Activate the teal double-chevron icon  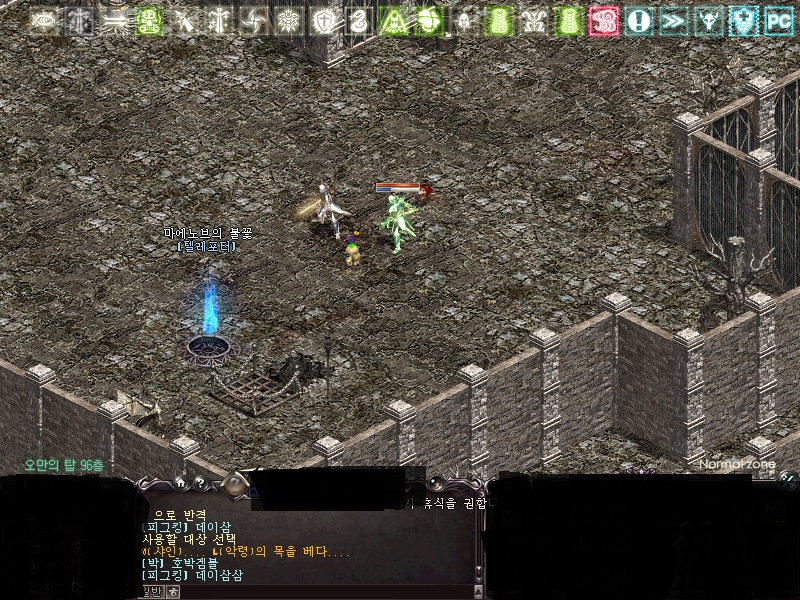coord(673,20)
